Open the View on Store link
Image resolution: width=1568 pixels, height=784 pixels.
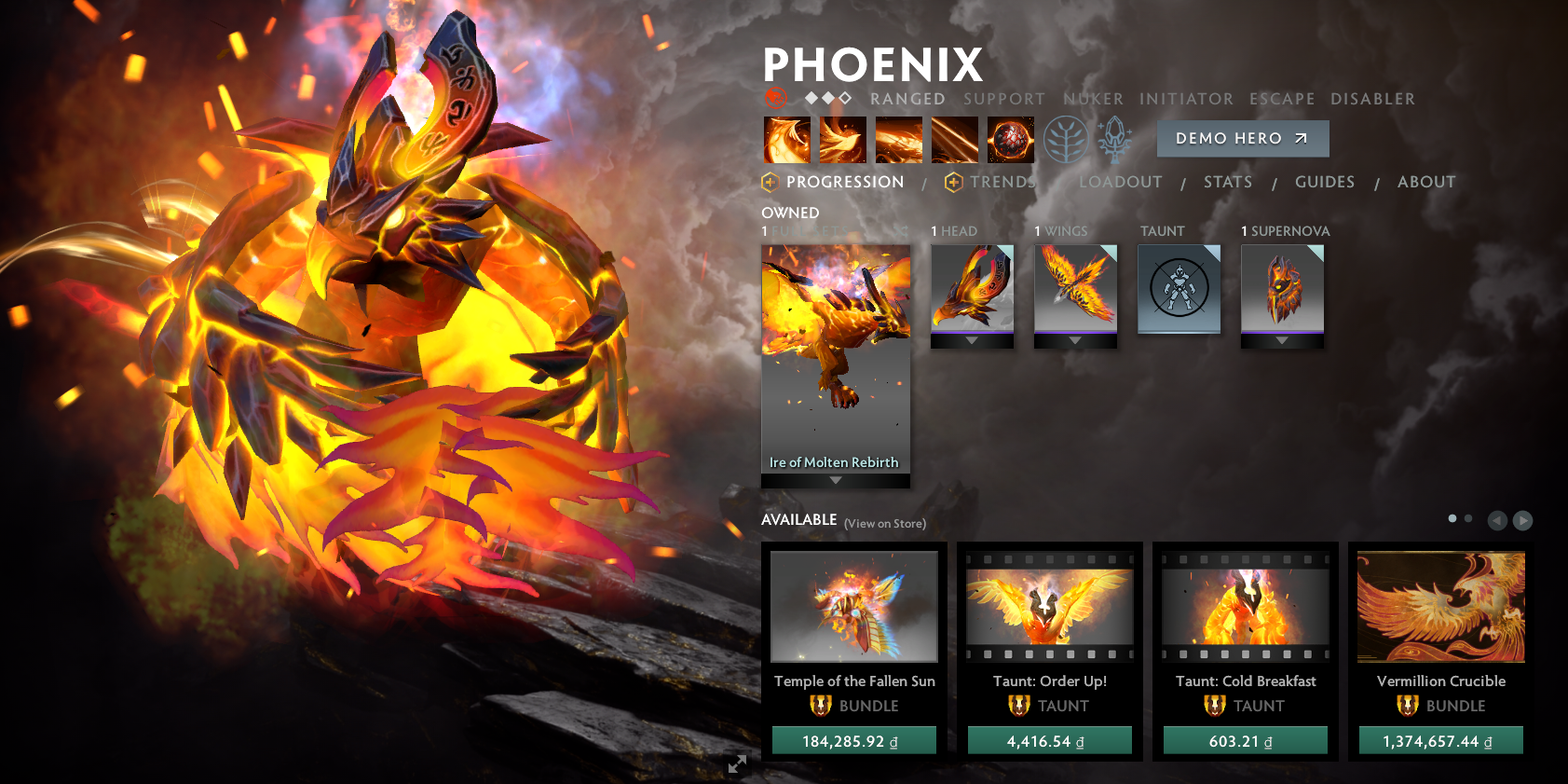point(883,523)
